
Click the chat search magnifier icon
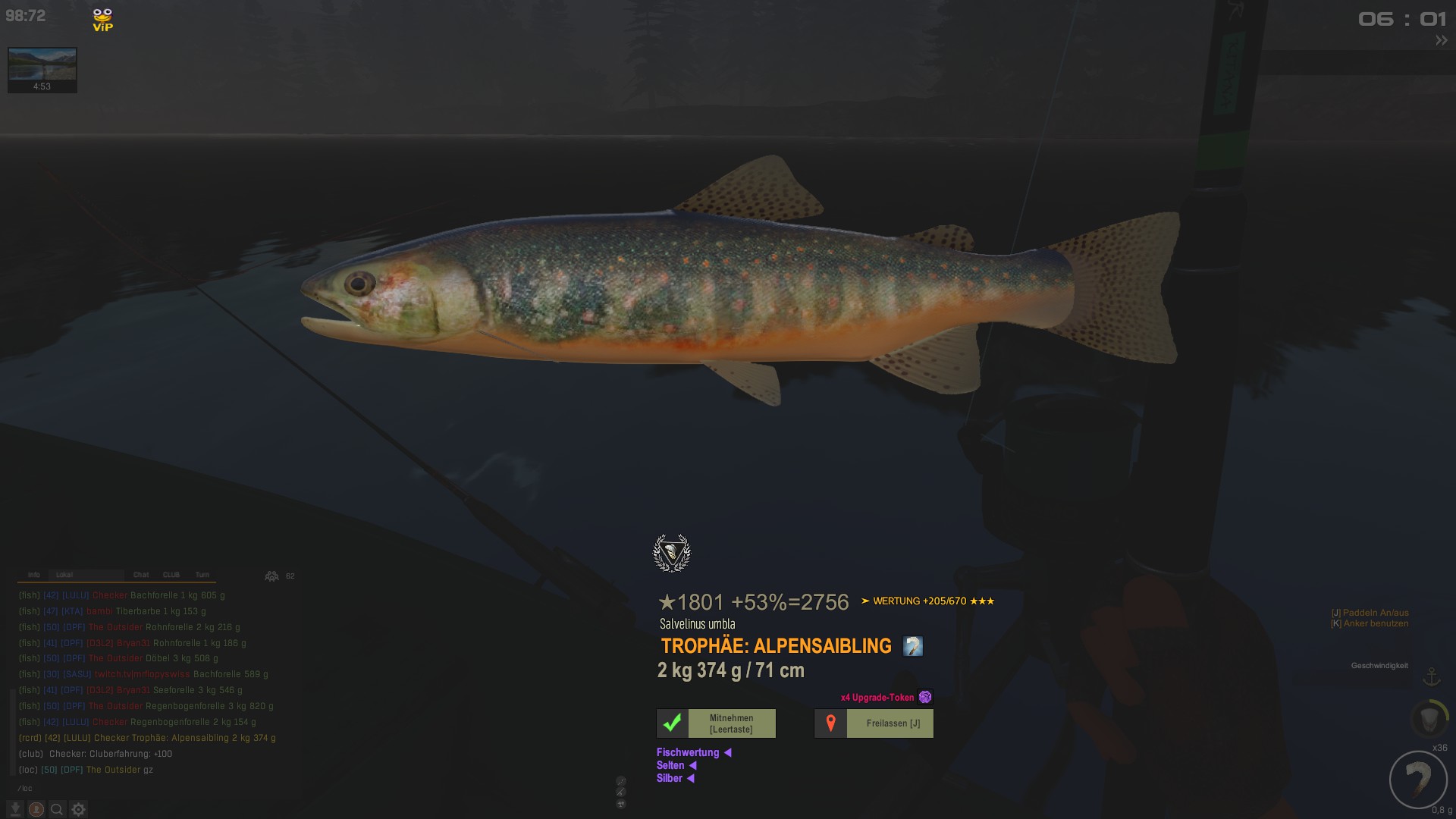57,809
